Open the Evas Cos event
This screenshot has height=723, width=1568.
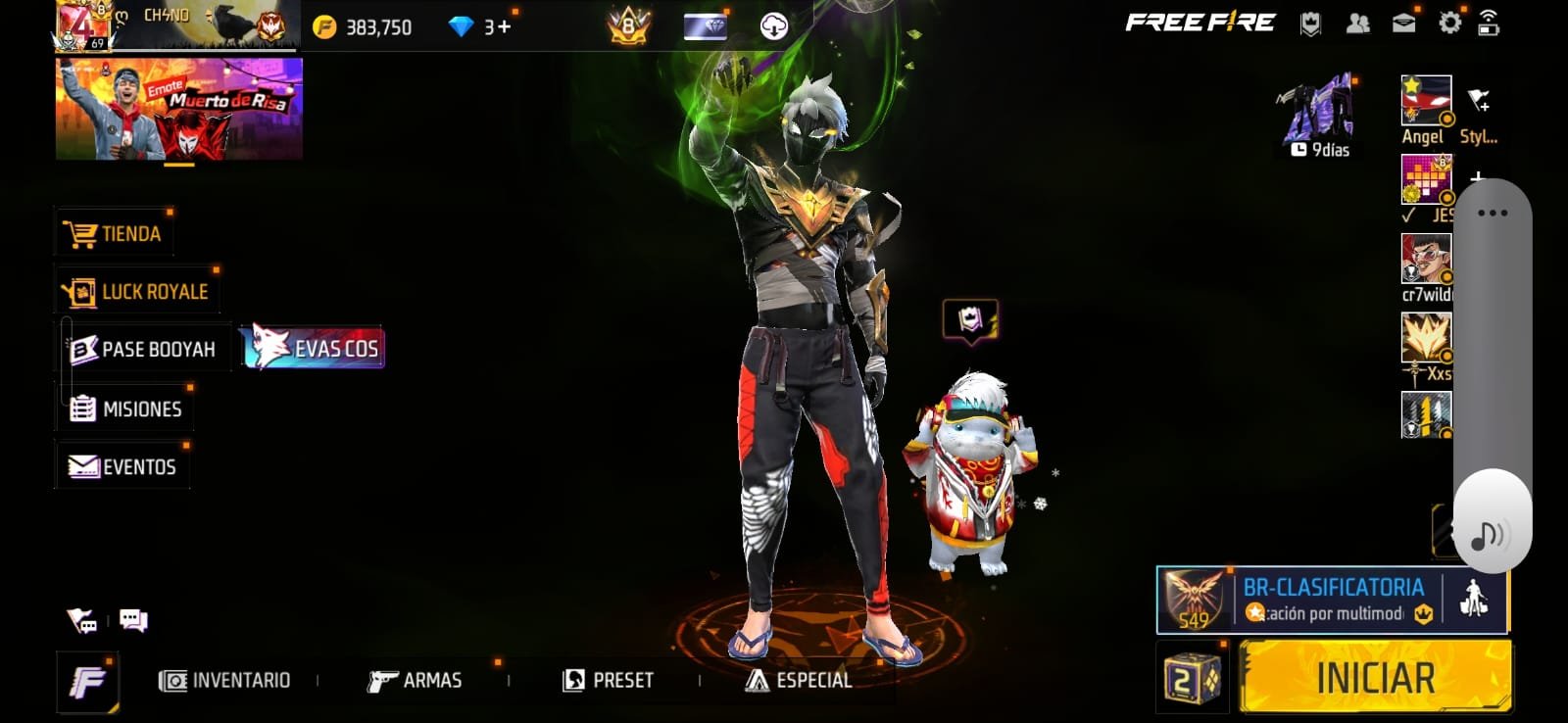[316, 348]
